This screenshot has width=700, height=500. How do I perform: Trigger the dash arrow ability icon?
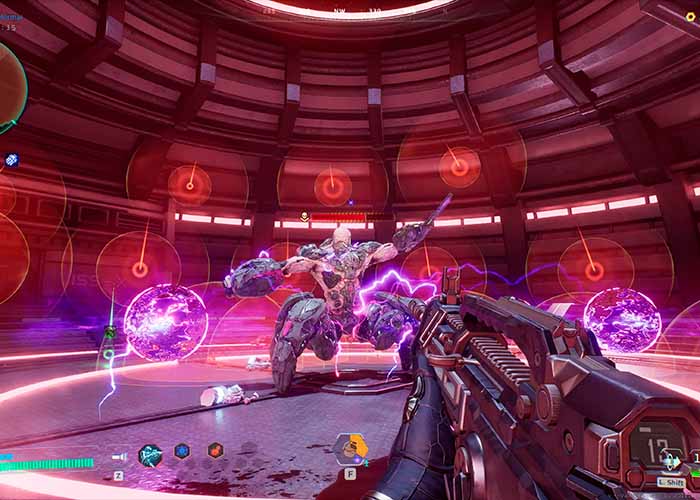(x=671, y=461)
